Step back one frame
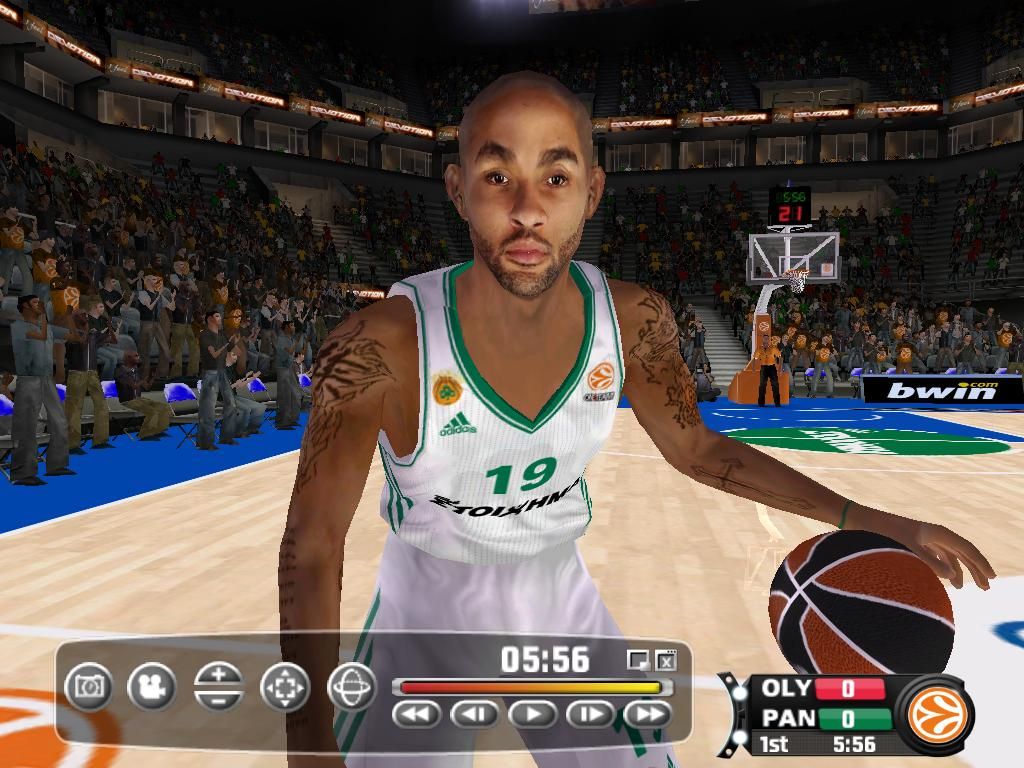Image resolution: width=1024 pixels, height=768 pixels. 474,714
